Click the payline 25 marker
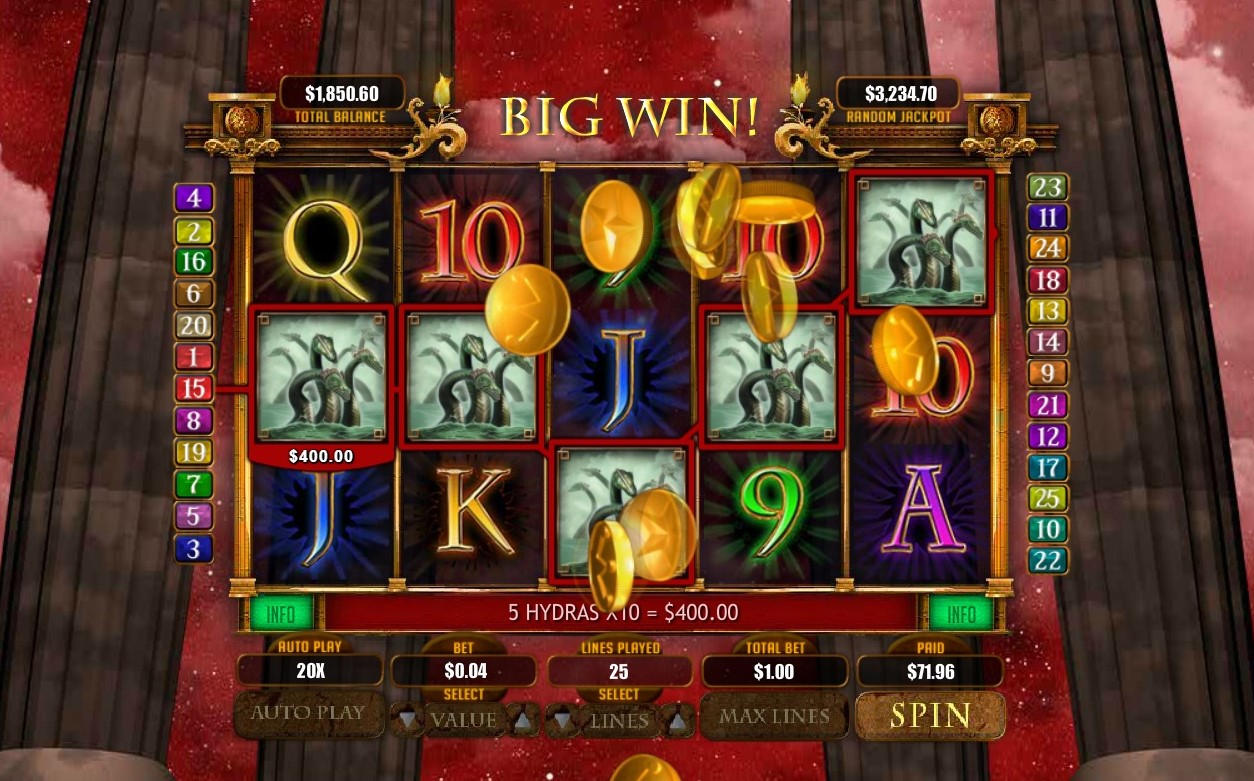1254x781 pixels. click(x=1047, y=498)
